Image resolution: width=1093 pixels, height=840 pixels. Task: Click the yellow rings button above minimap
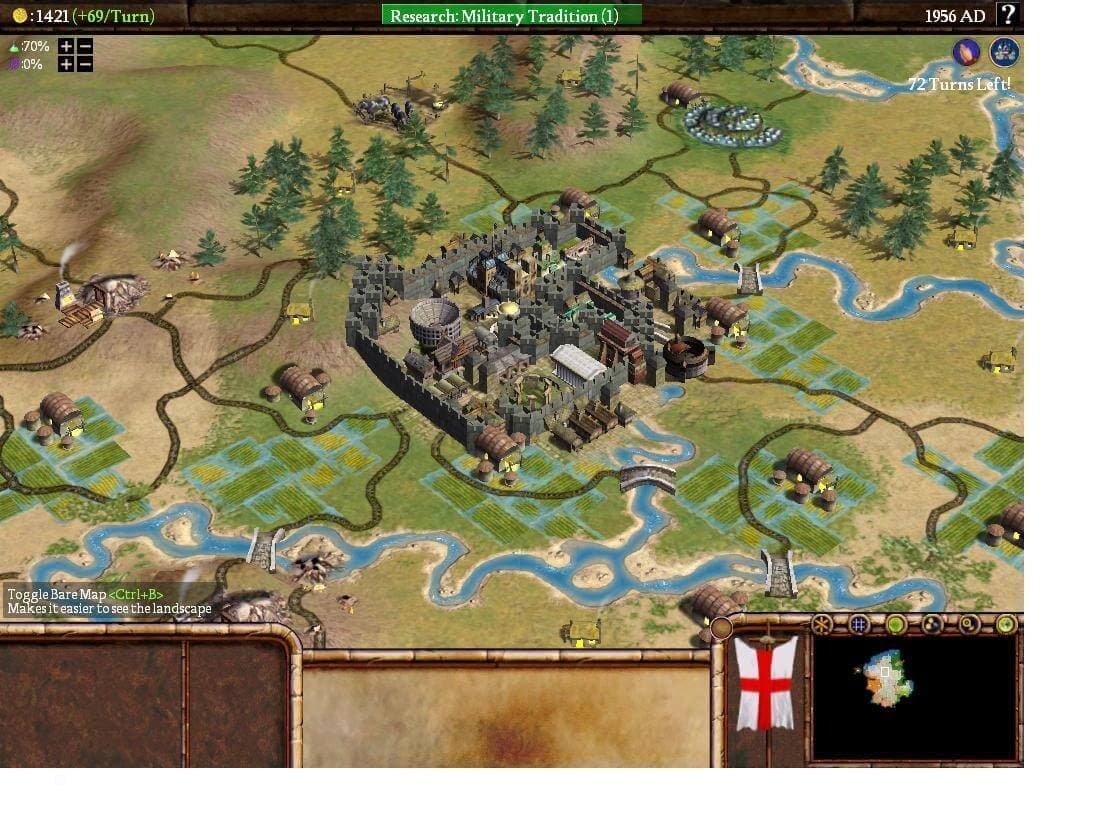click(969, 625)
